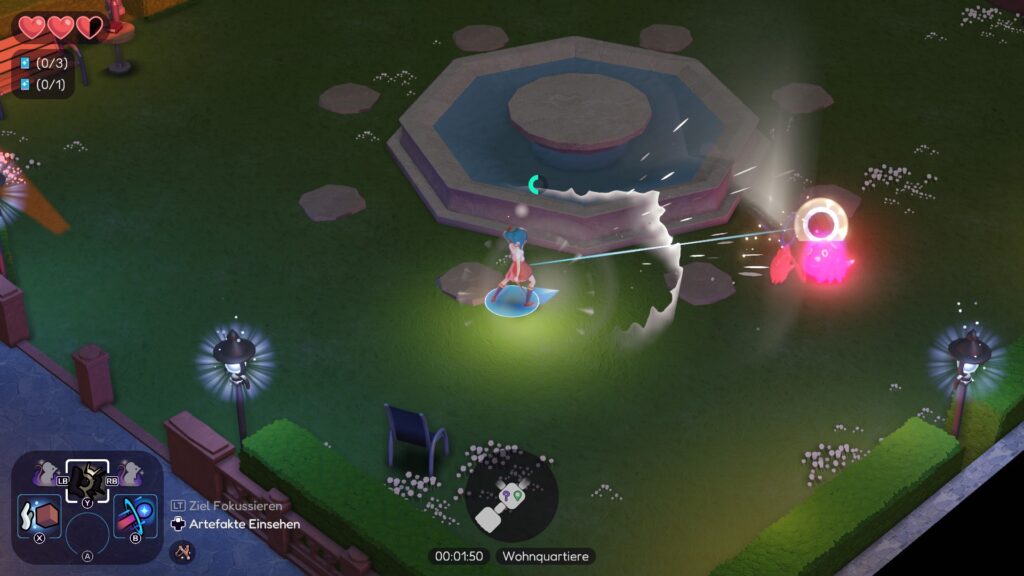Activate the red cube ability

point(40,517)
